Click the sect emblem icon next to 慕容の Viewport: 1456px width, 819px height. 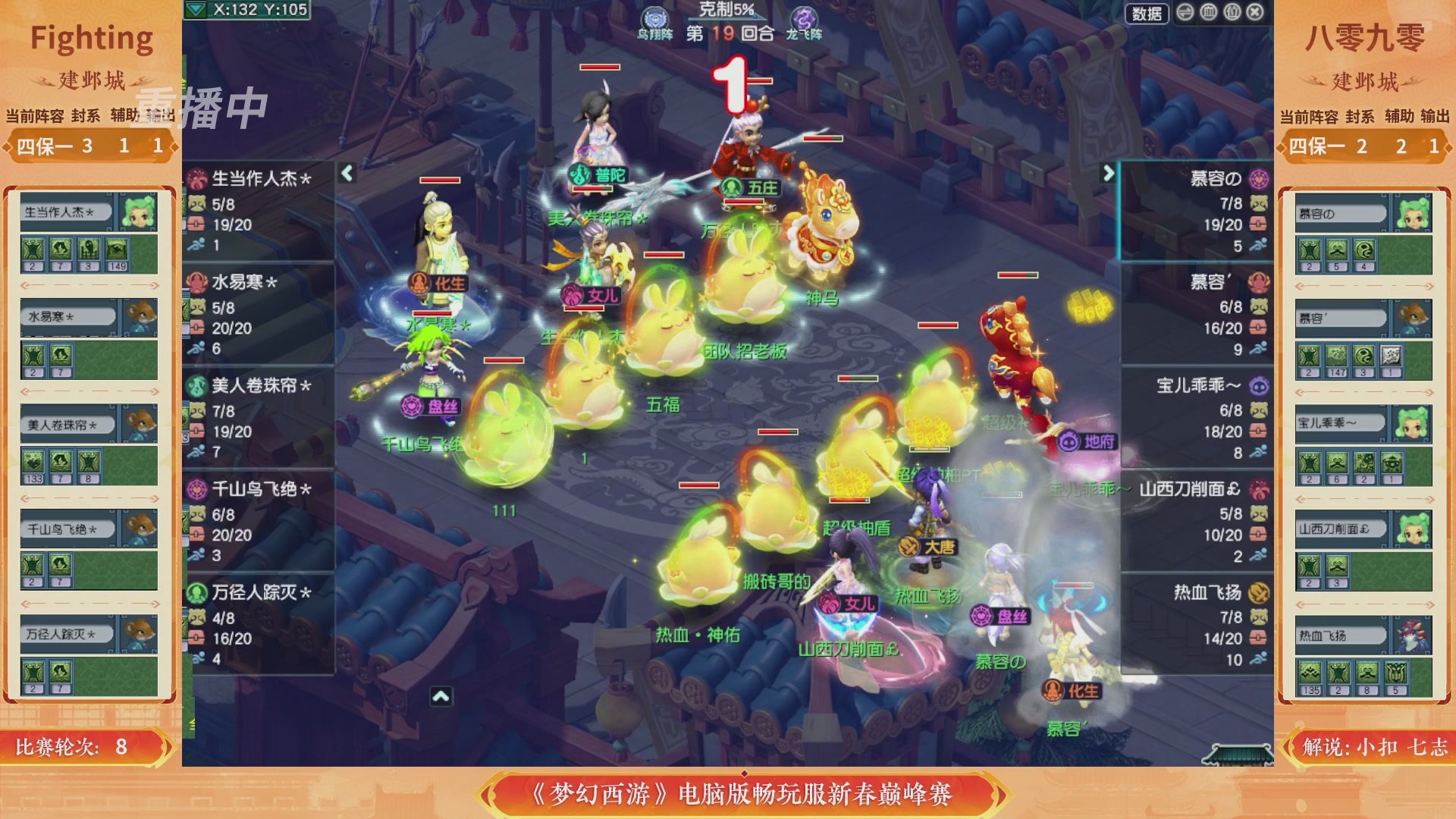[1257, 180]
